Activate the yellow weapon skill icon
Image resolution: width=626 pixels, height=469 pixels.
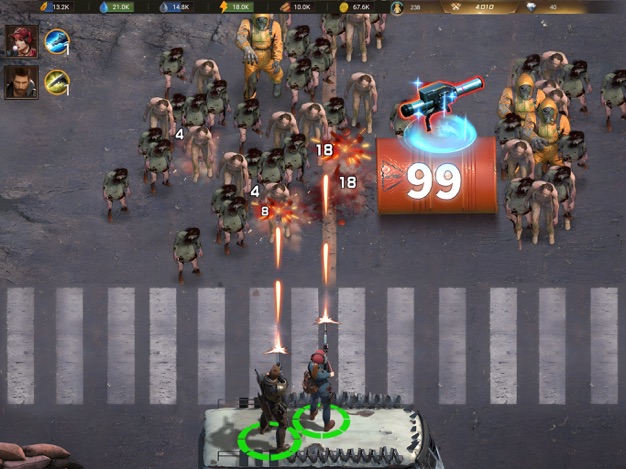pyautogui.click(x=56, y=81)
